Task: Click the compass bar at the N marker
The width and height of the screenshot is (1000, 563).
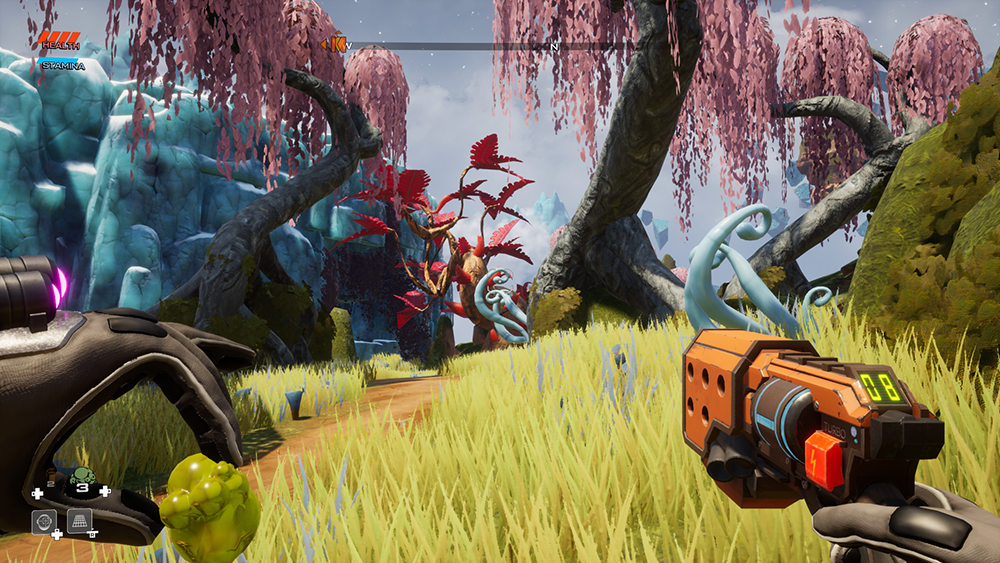Action: click(554, 46)
